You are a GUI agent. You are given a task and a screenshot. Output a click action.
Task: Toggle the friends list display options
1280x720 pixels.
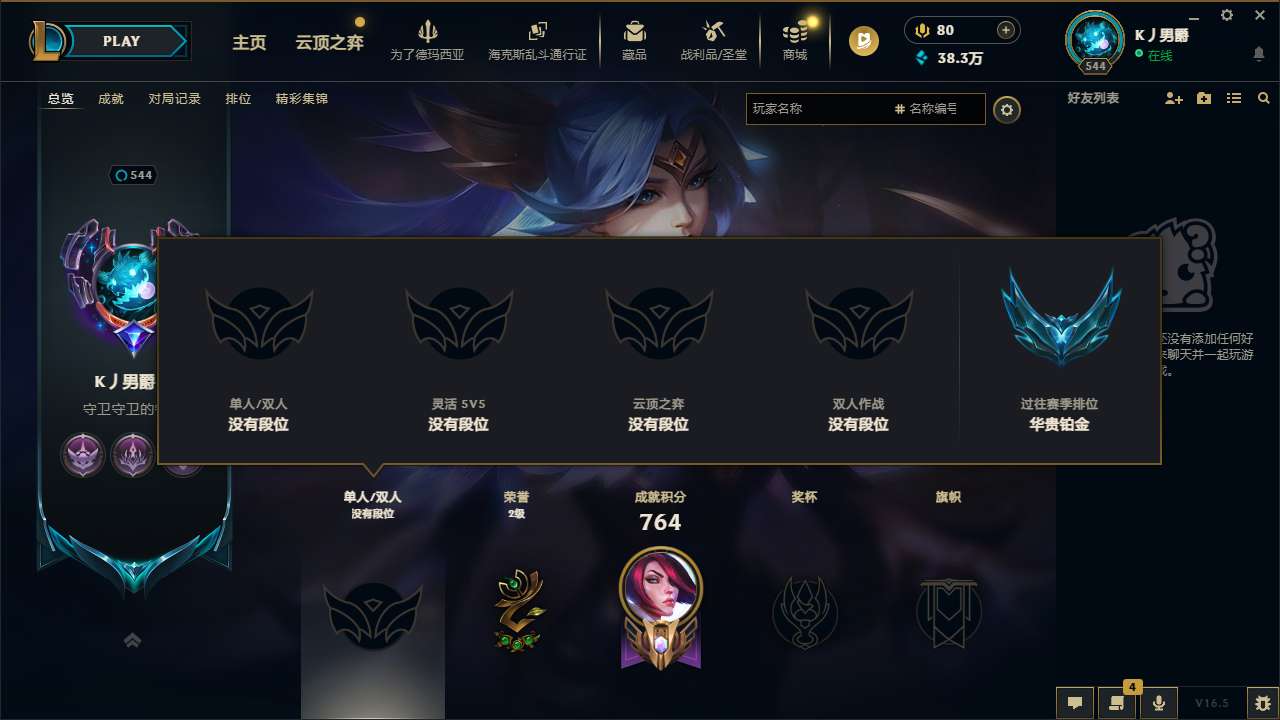pos(1233,98)
